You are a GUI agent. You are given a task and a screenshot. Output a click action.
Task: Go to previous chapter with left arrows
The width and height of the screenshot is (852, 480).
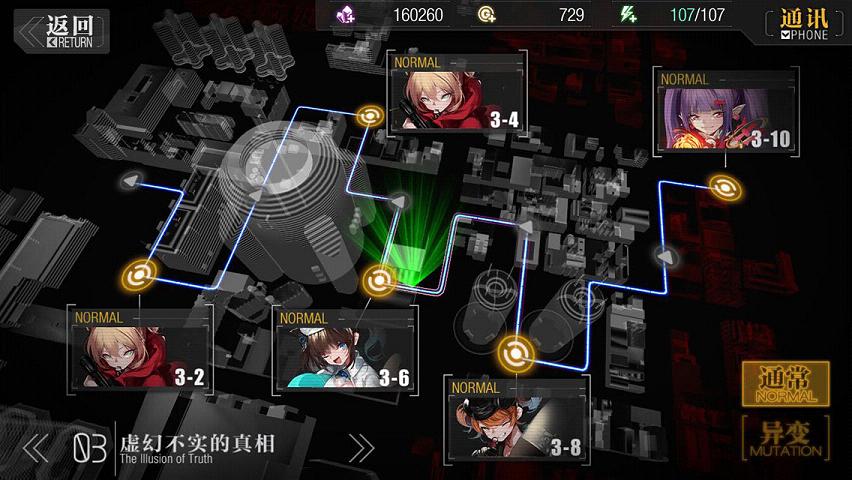click(x=35, y=448)
